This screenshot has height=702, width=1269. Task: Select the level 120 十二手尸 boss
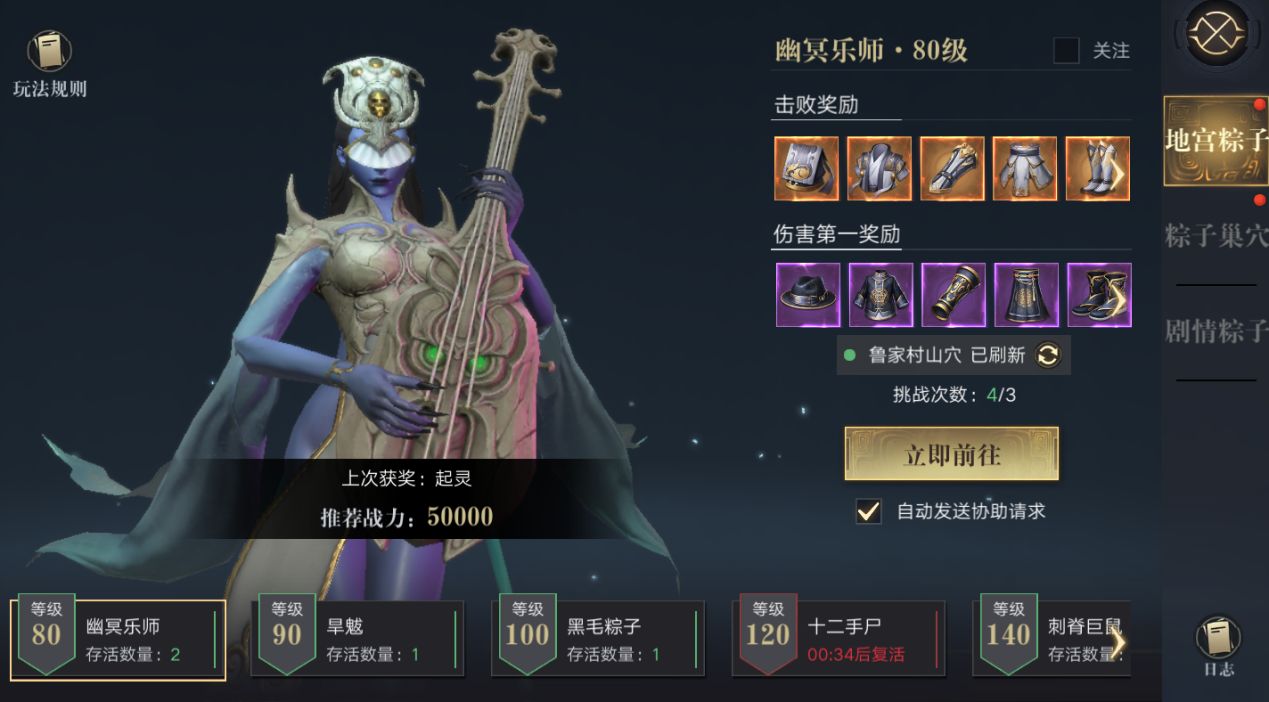[838, 639]
